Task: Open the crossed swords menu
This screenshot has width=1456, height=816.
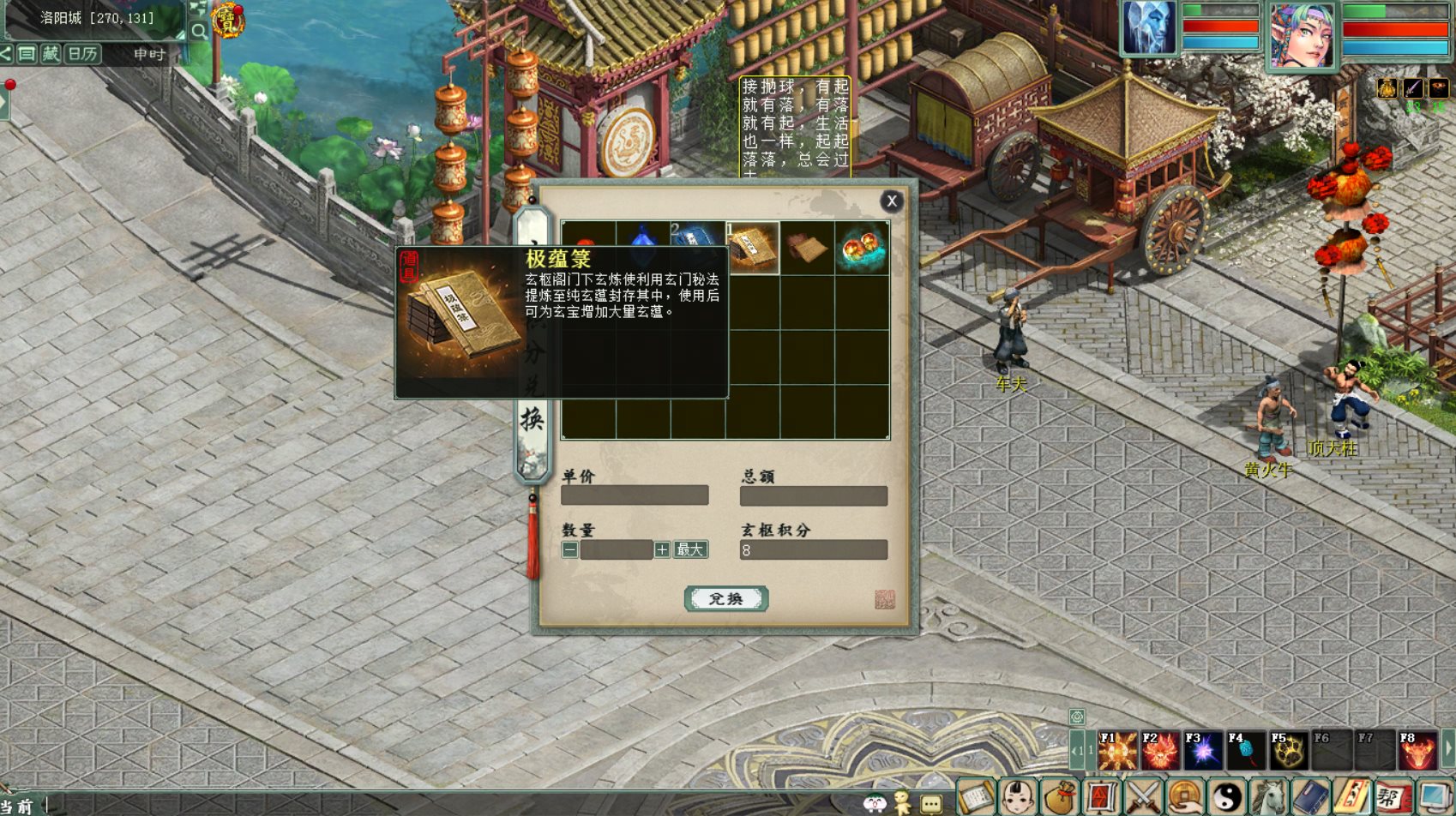Action: (x=1143, y=797)
